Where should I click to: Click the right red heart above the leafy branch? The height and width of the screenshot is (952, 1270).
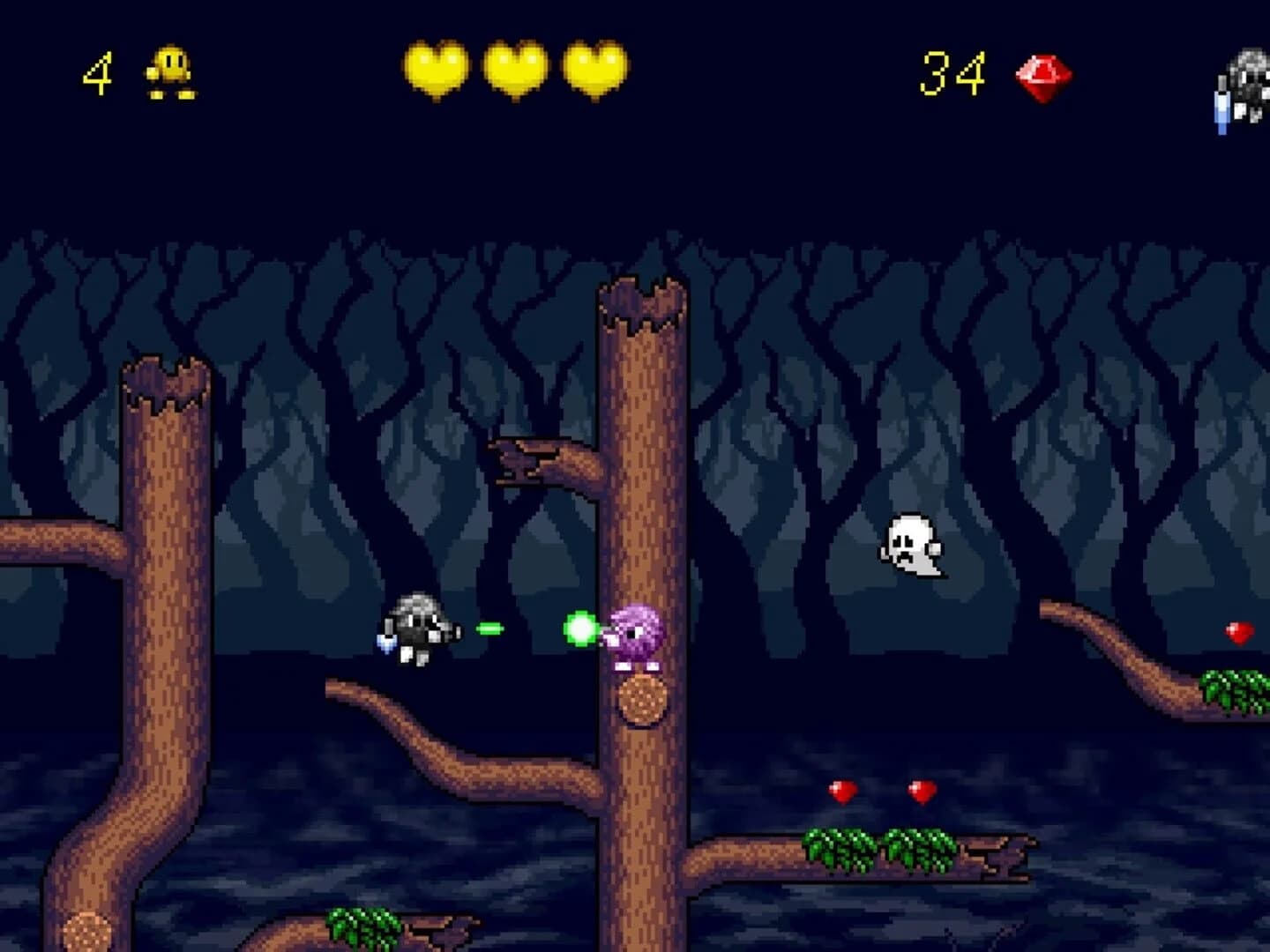[921, 789]
